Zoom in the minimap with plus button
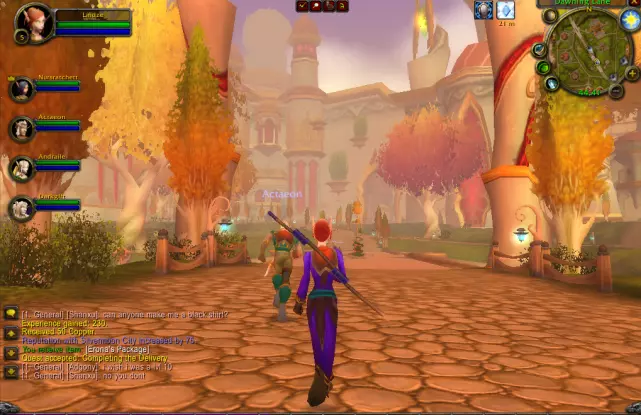 633,74
